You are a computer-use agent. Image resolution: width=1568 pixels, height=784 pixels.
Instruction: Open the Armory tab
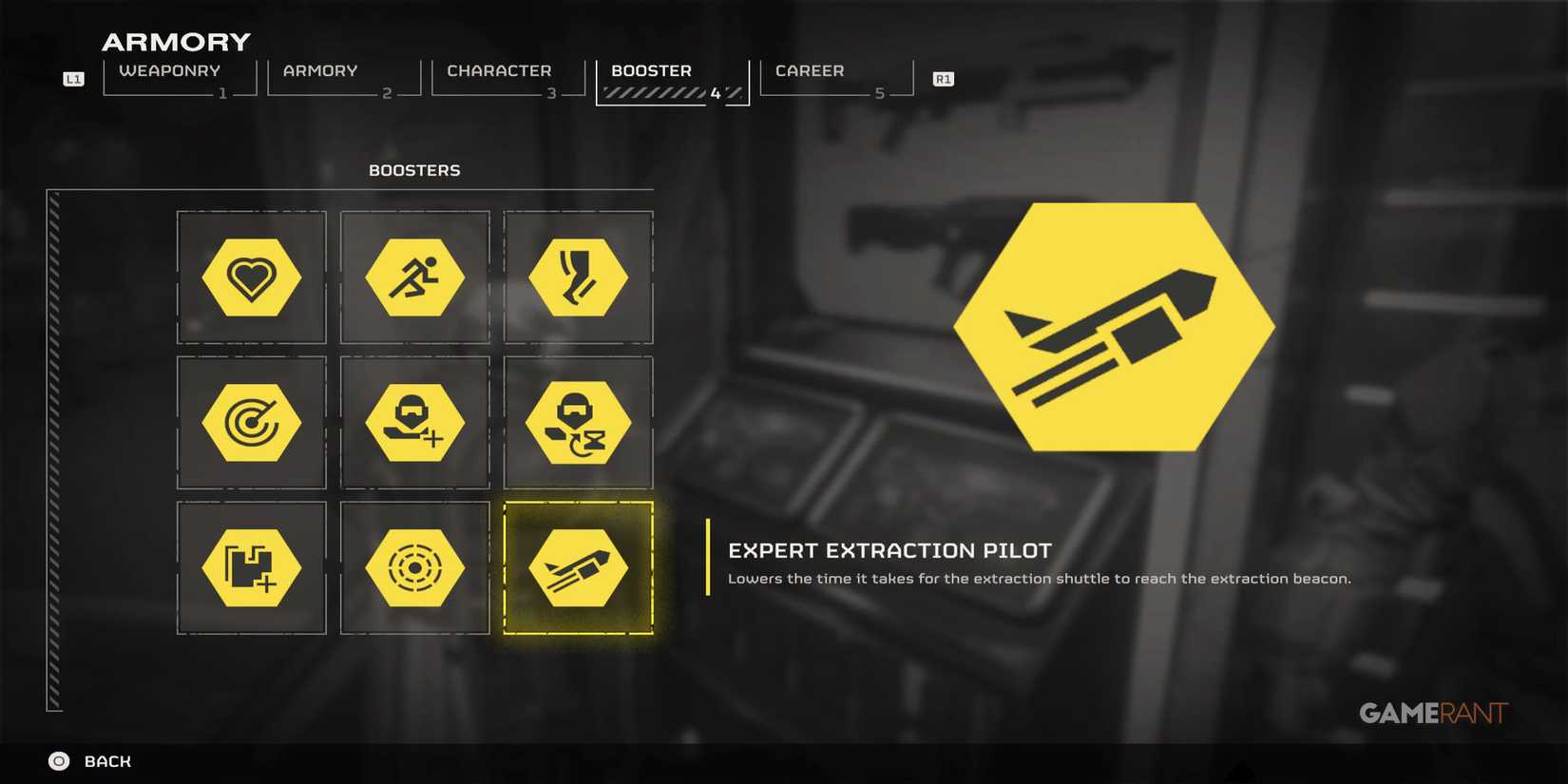click(319, 70)
